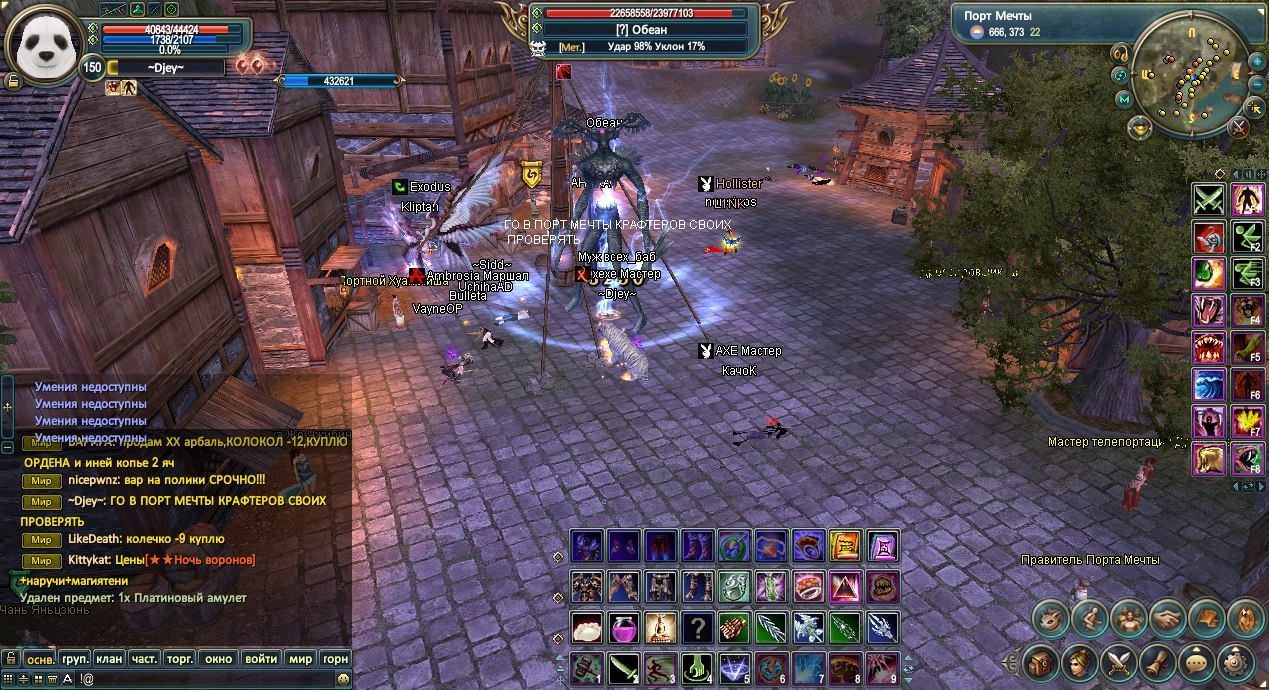Switch chat to the клан tab
This screenshot has width=1269, height=690.
click(x=109, y=659)
